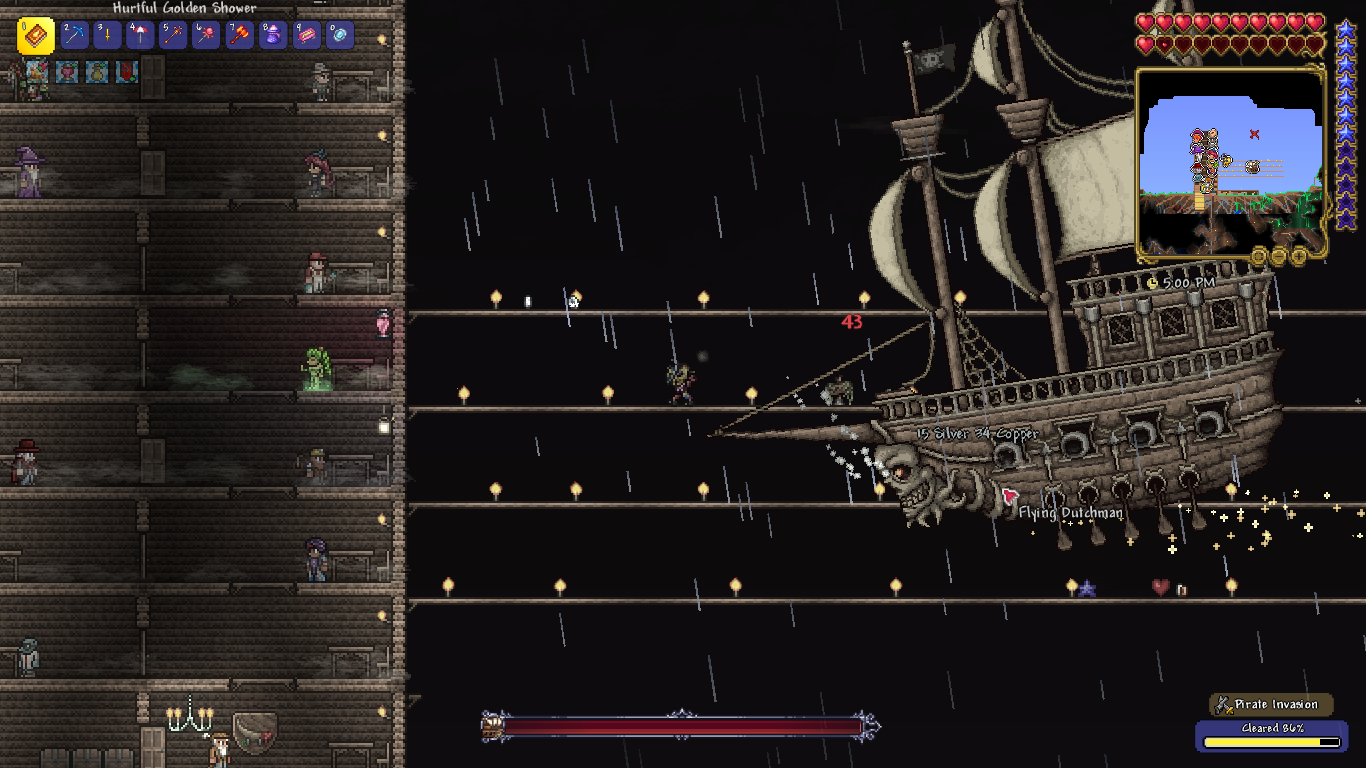Equip the red umbrella from the hotbar

tap(140, 36)
